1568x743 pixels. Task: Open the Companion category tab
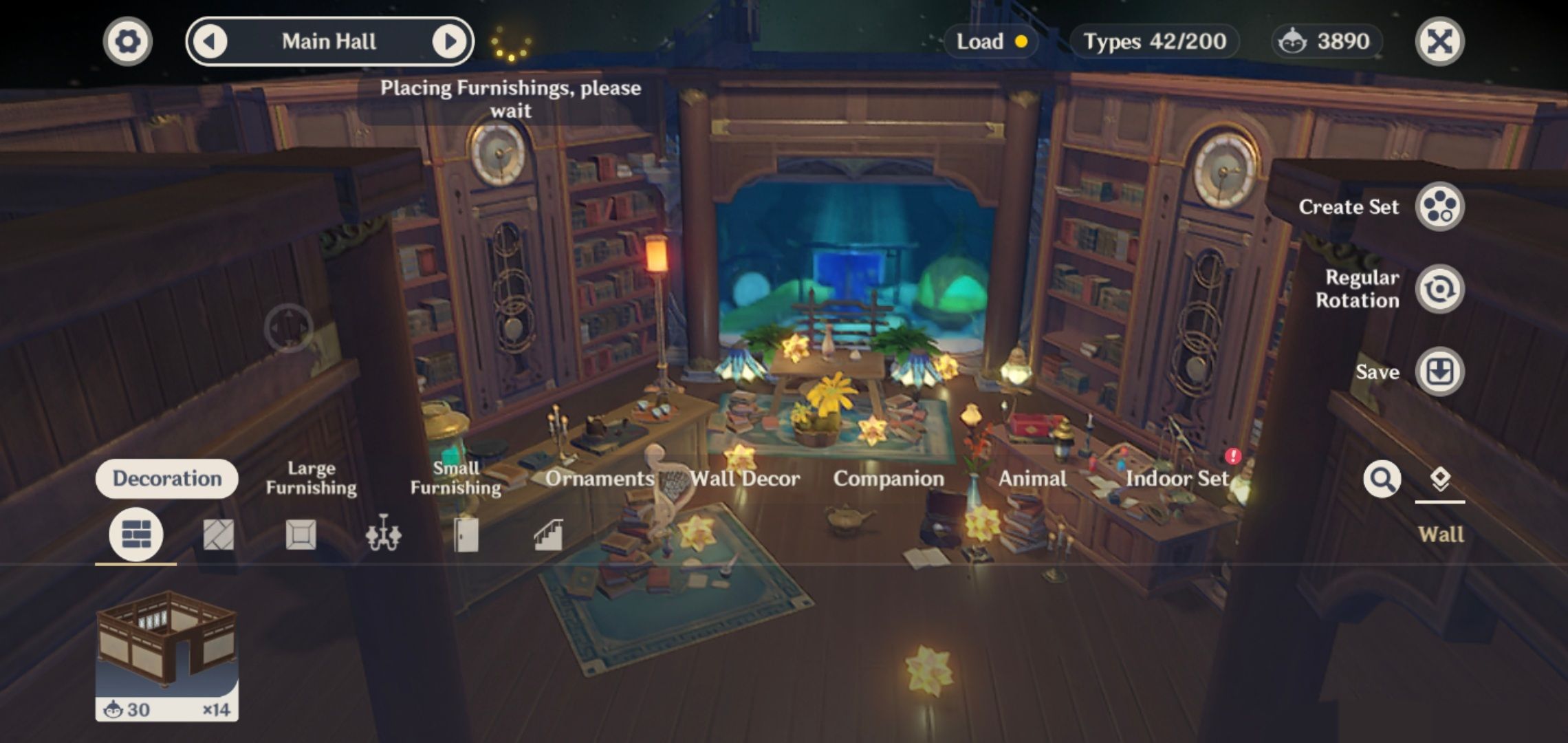pyautogui.click(x=888, y=479)
